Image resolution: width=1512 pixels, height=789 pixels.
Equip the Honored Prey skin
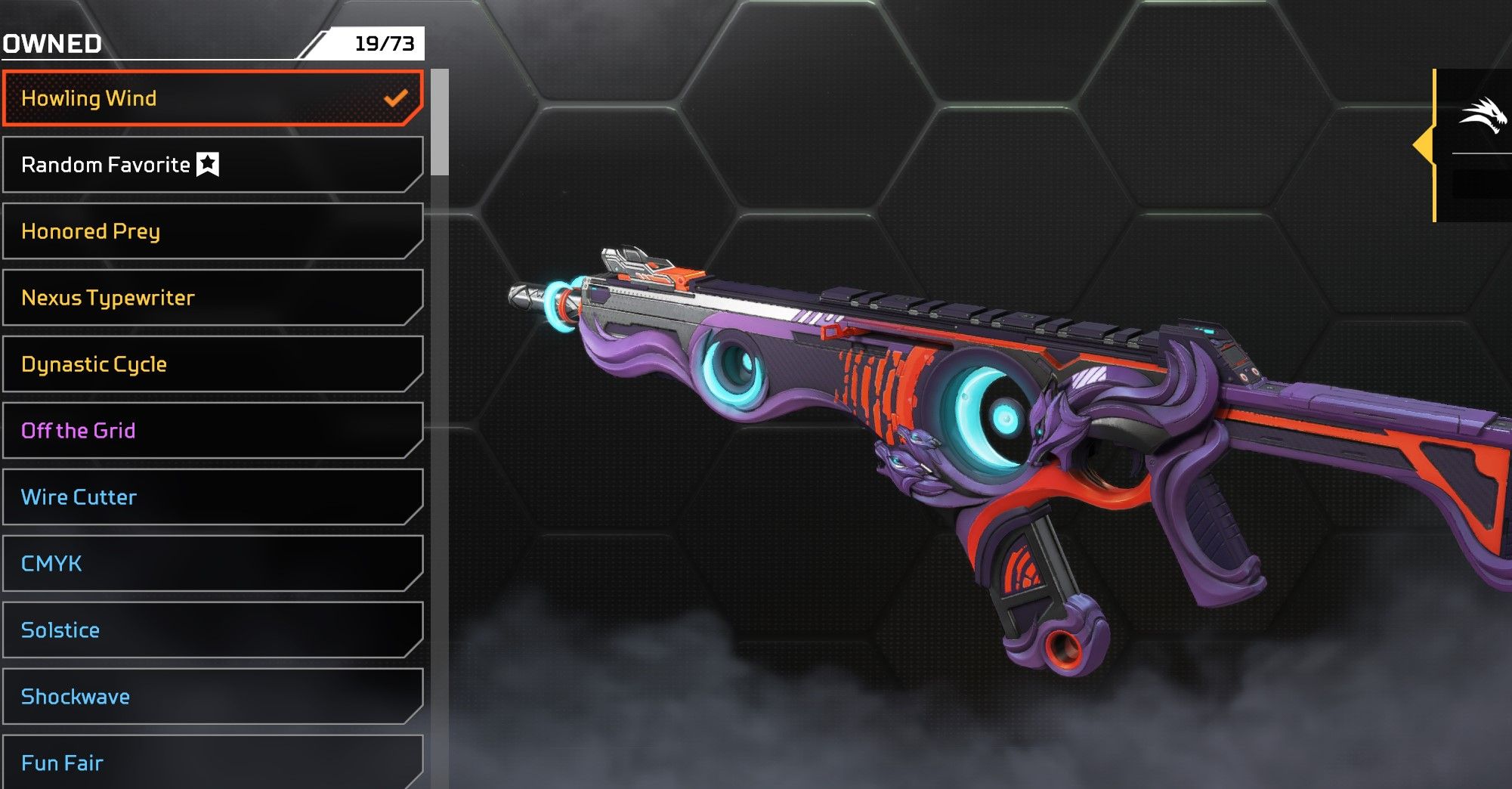(212, 231)
